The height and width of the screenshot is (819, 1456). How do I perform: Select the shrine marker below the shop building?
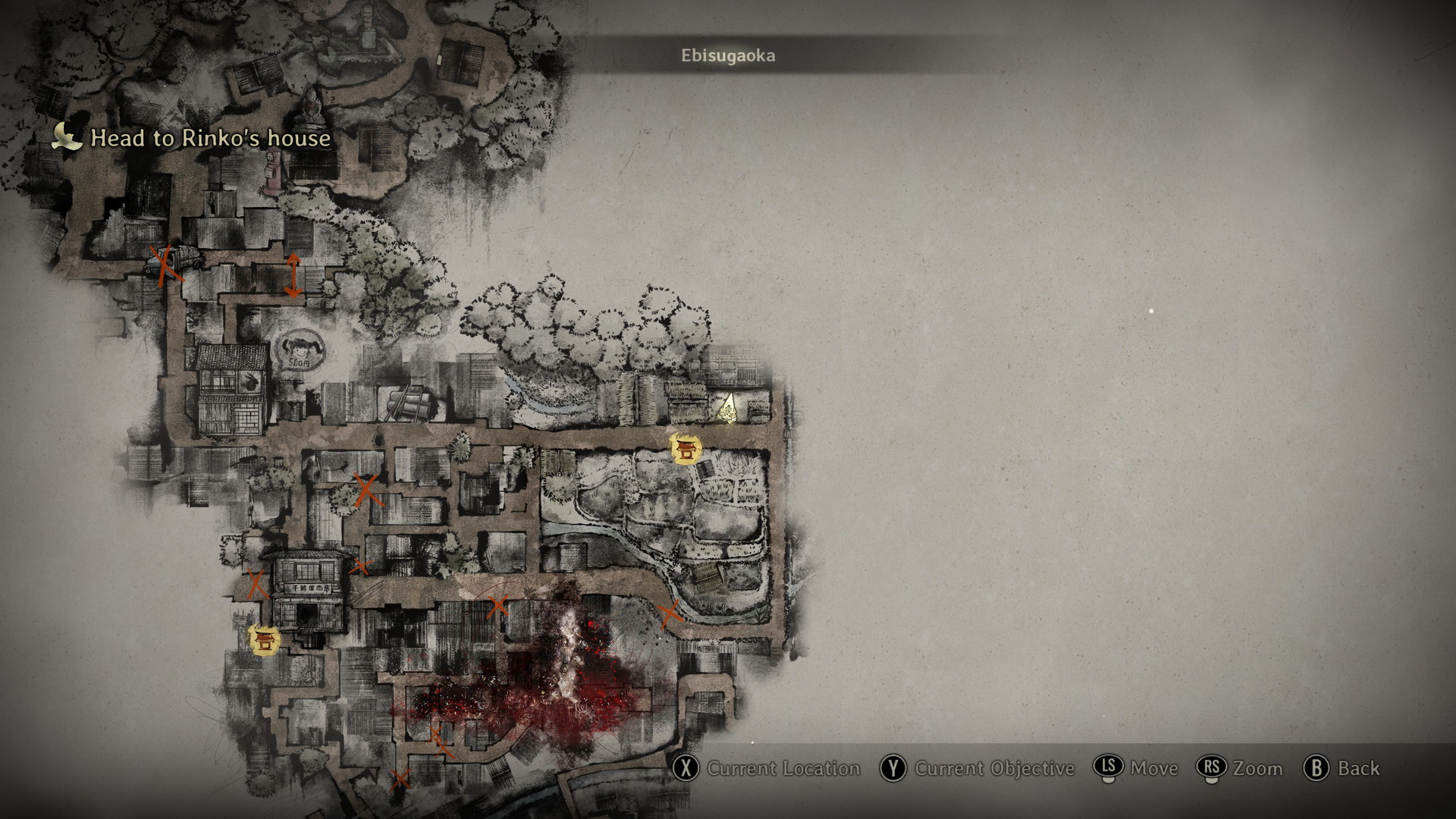(x=265, y=640)
